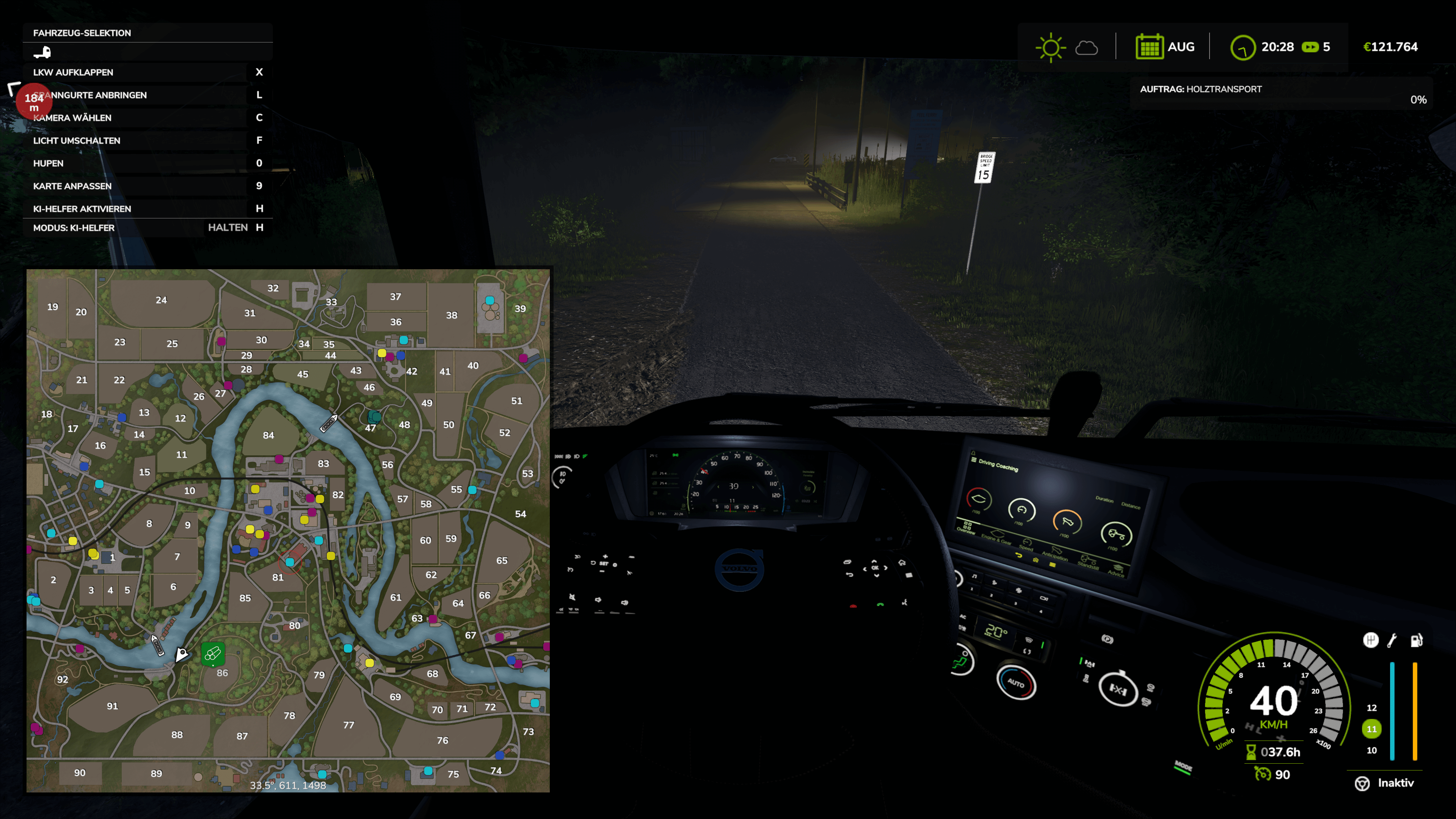This screenshot has height=819, width=1456.
Task: Select the white player arrow on the map
Action: point(182,654)
